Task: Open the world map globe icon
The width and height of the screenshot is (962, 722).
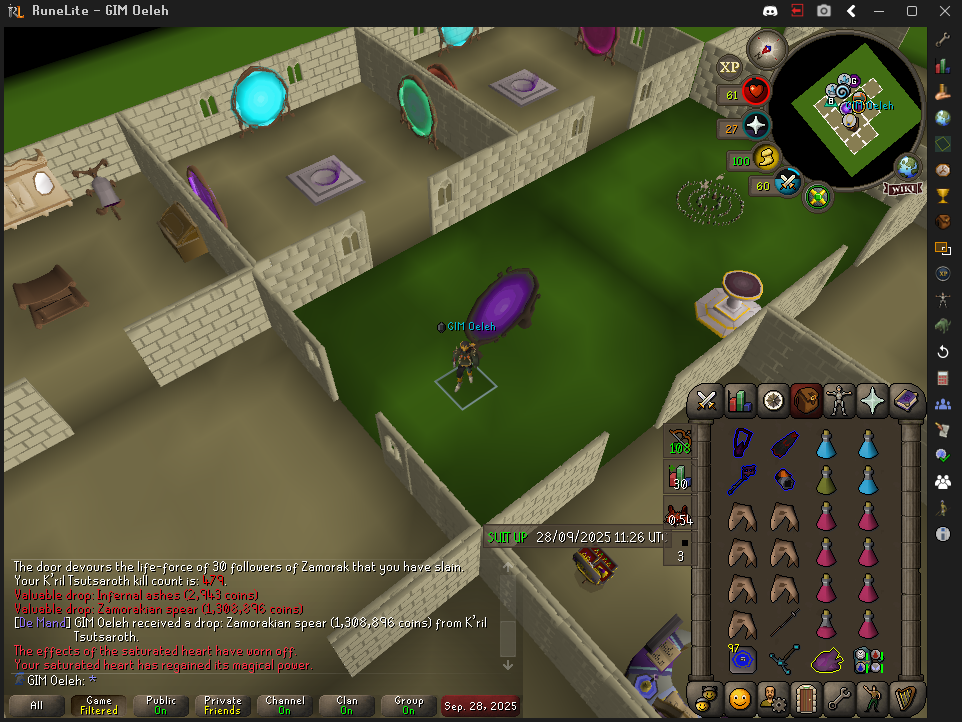Action: point(908,165)
